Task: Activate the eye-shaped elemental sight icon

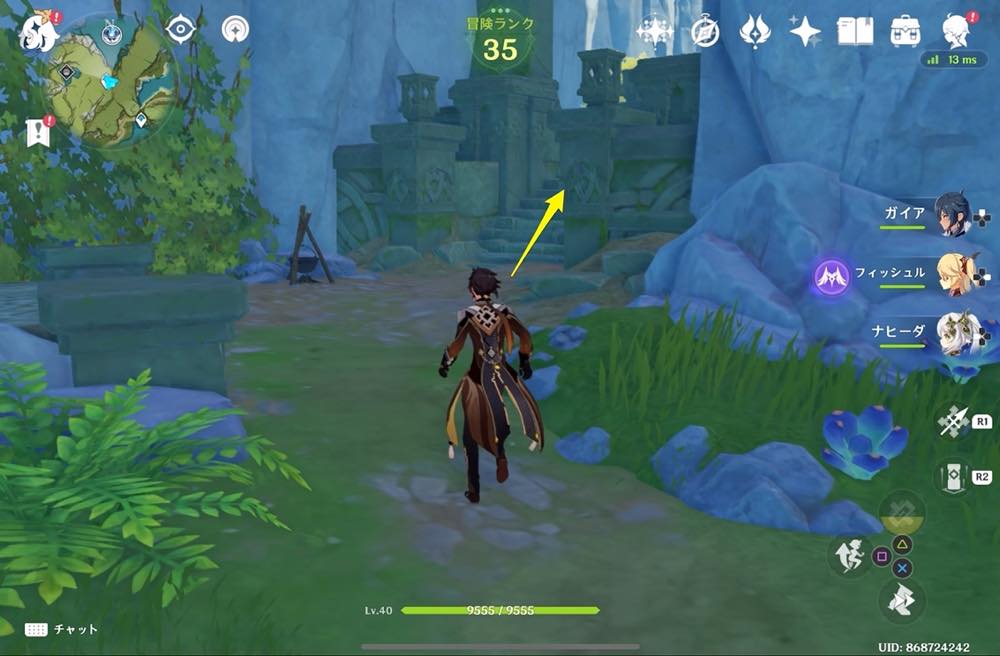Action: click(181, 30)
